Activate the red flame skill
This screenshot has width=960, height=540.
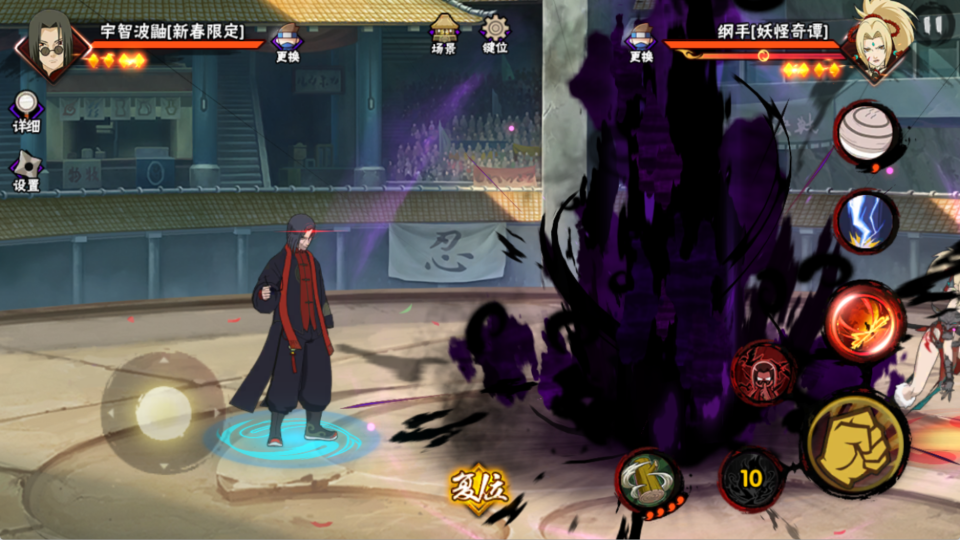click(x=864, y=323)
